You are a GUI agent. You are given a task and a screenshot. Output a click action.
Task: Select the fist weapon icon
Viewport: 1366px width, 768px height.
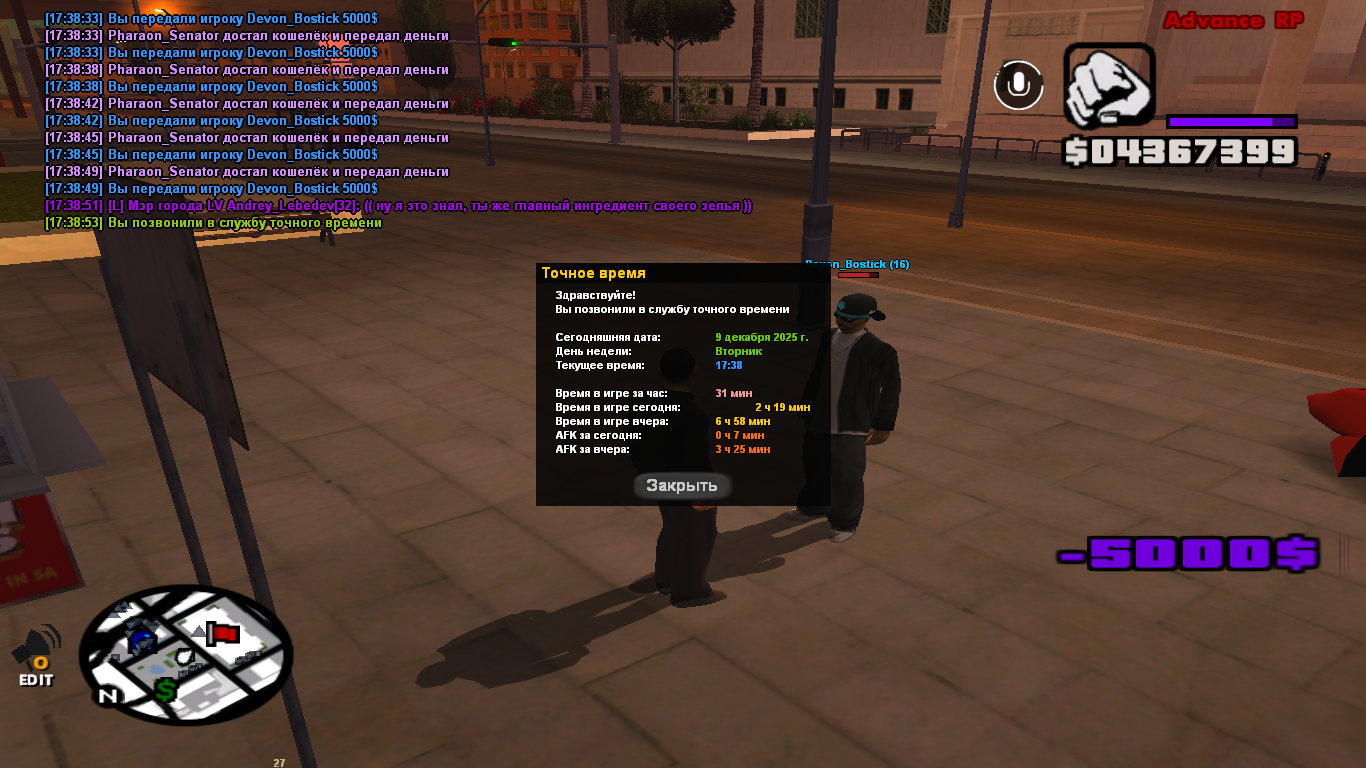coord(1109,87)
